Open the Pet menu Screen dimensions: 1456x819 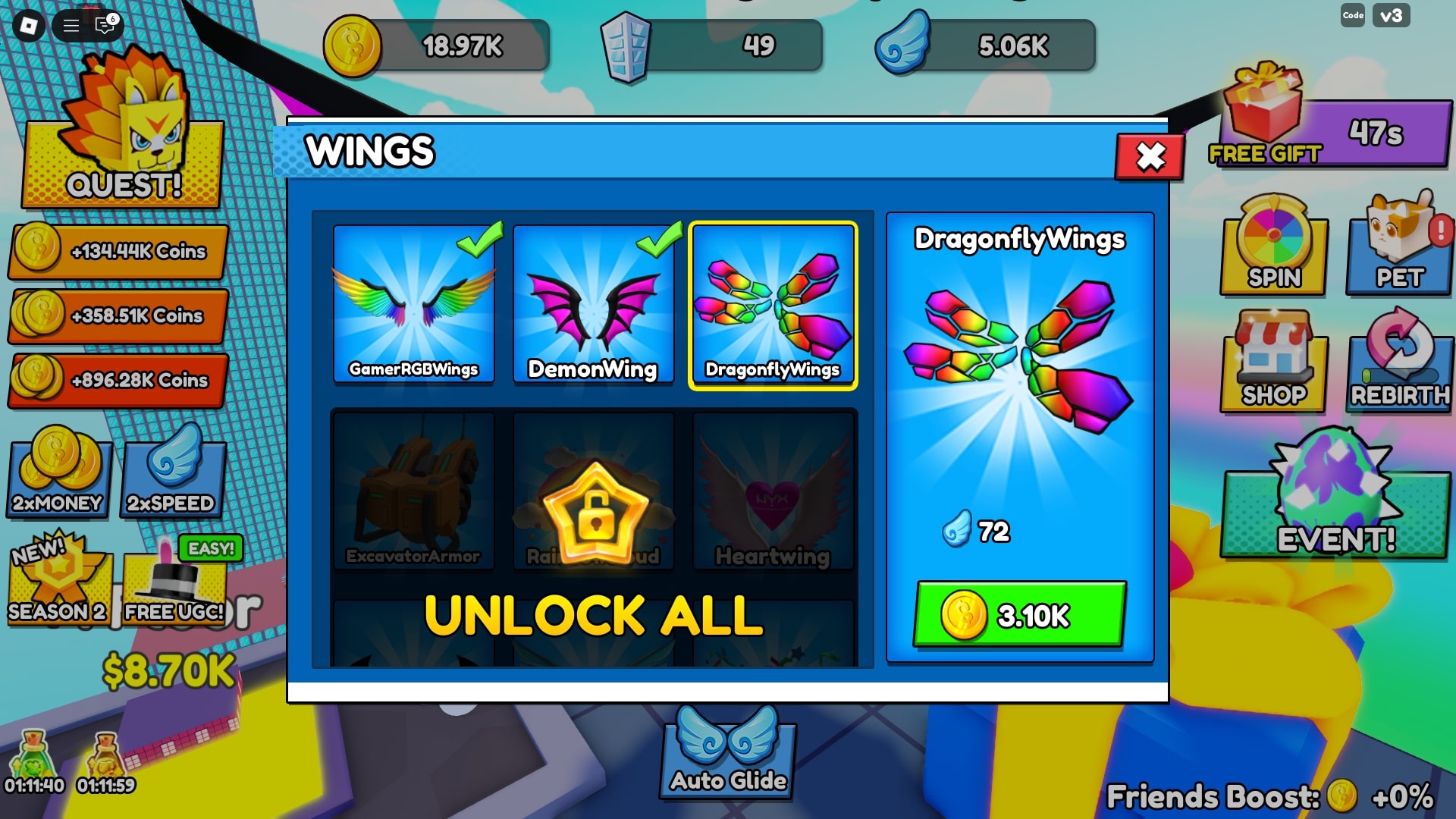coord(1400,246)
